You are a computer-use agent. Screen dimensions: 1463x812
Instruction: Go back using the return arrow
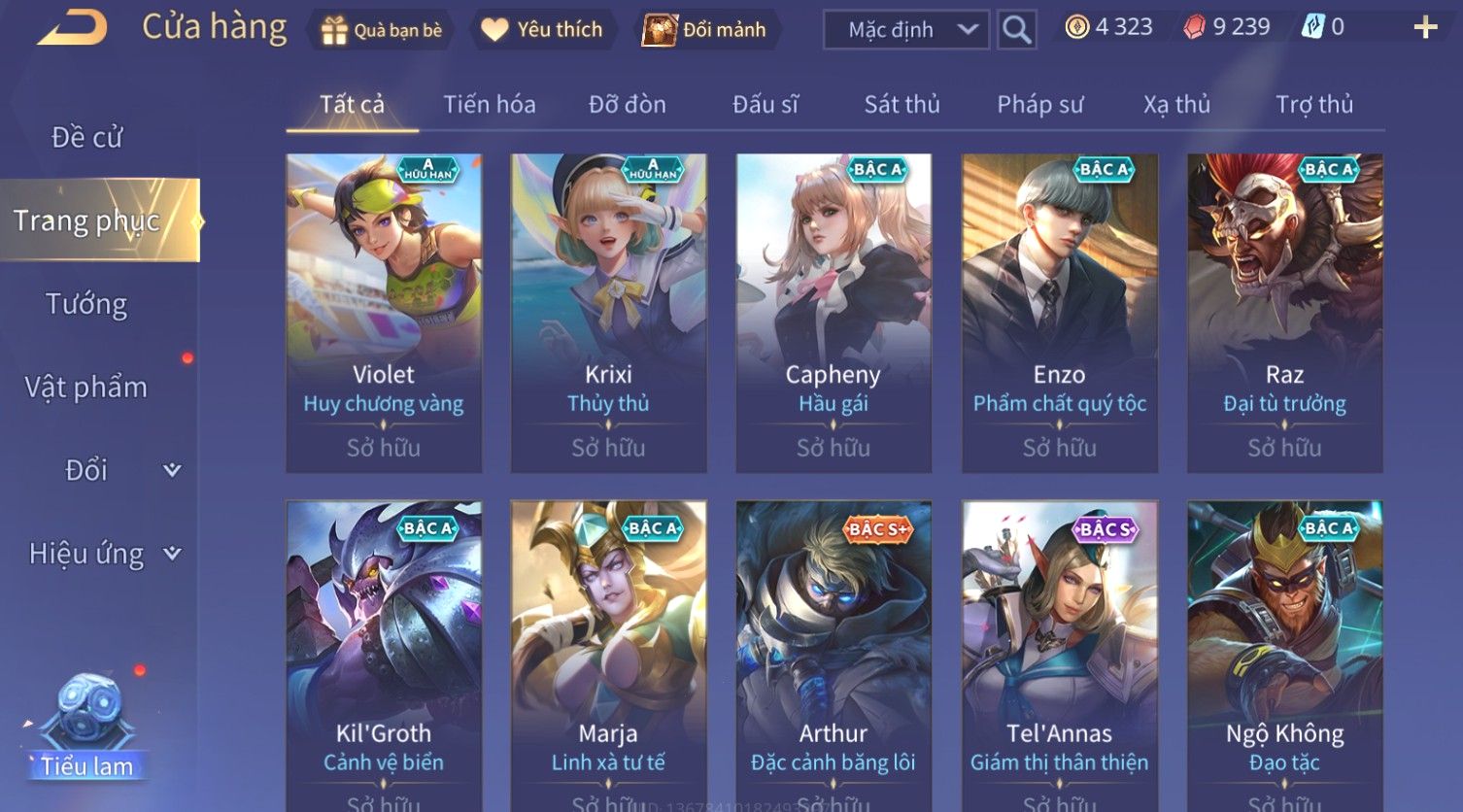coord(73,27)
